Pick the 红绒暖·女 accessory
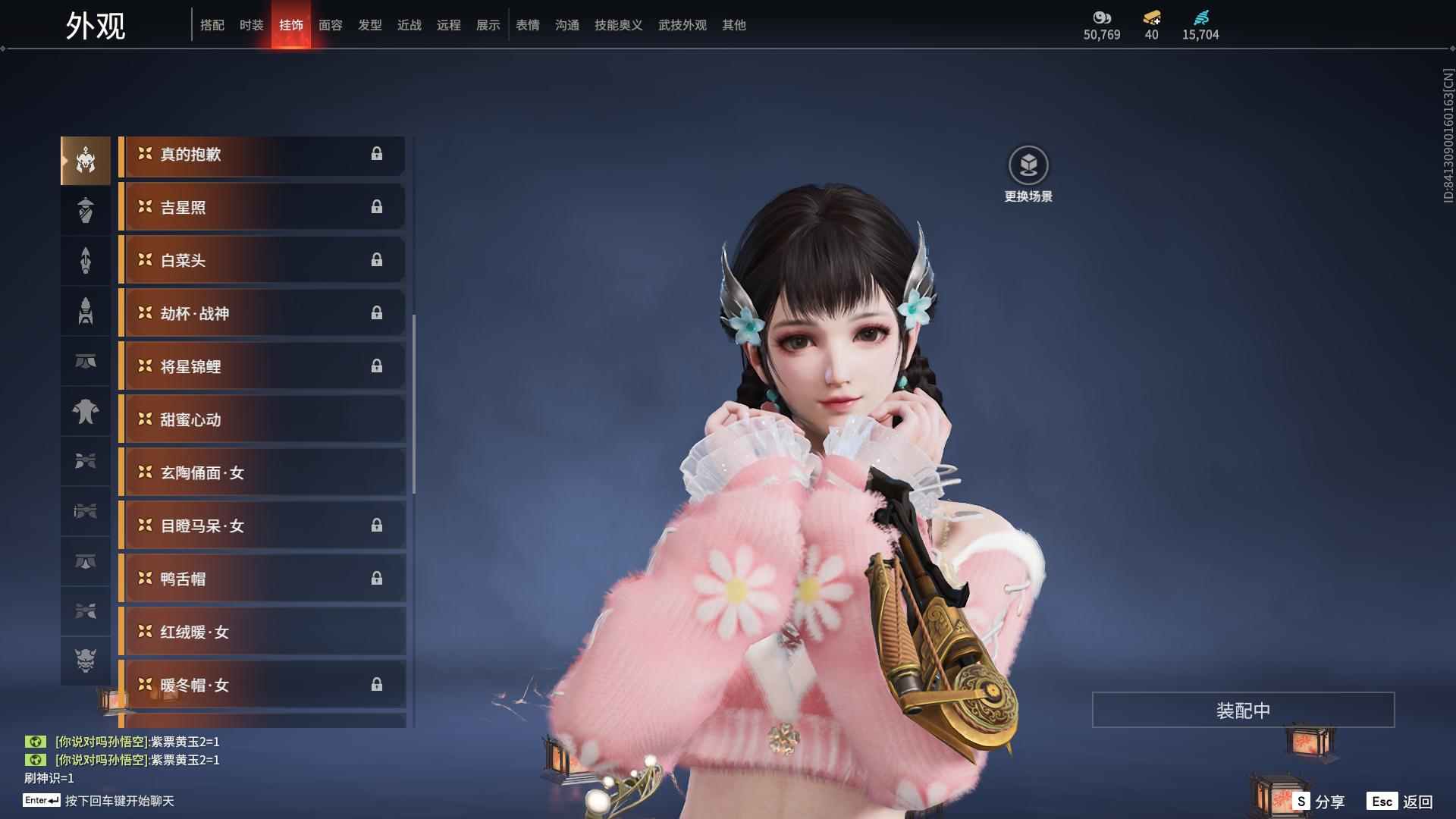 pos(262,632)
